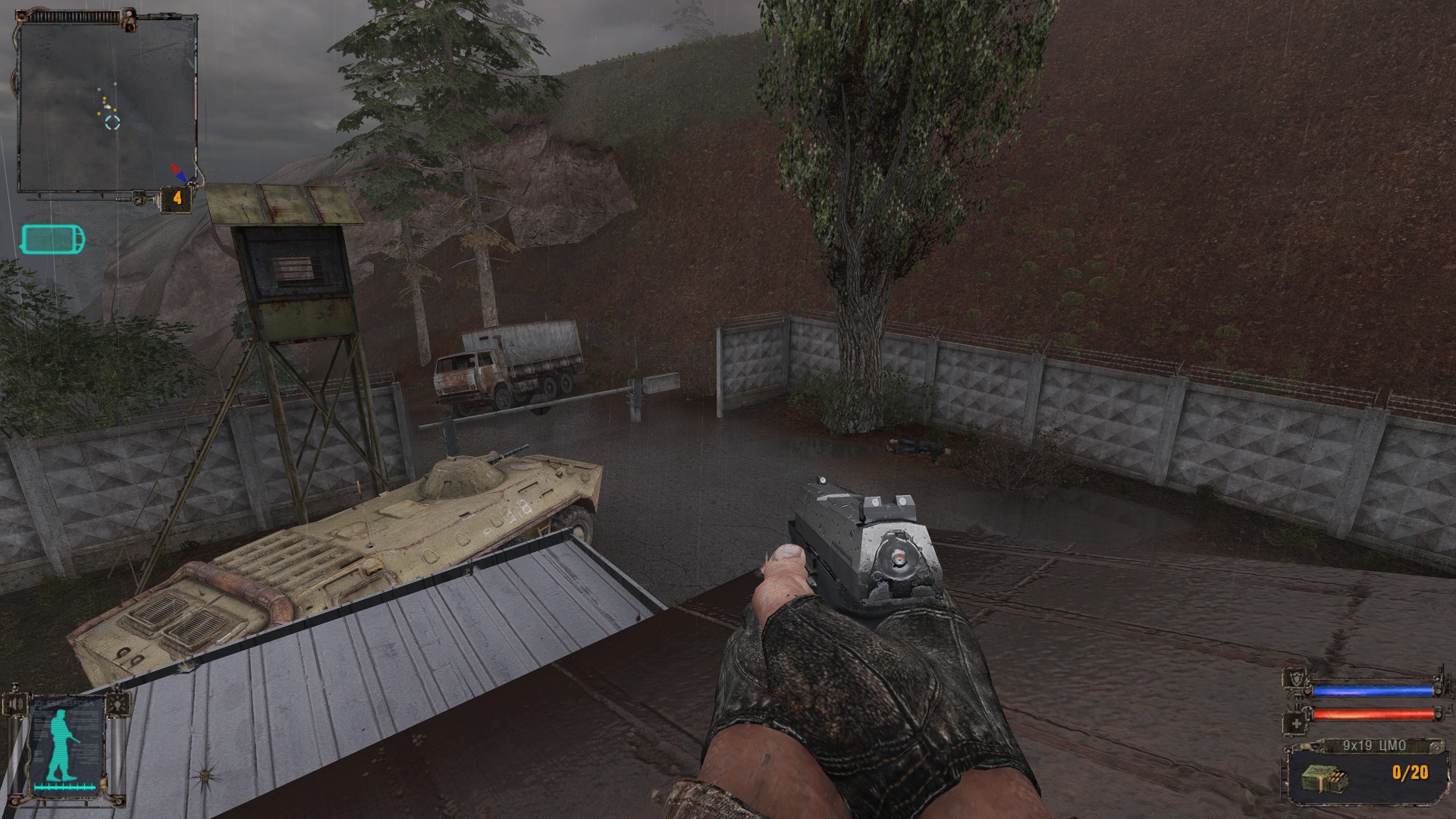Click the ammo box icon in the ammo panel
This screenshot has height=819, width=1456.
(1326, 778)
